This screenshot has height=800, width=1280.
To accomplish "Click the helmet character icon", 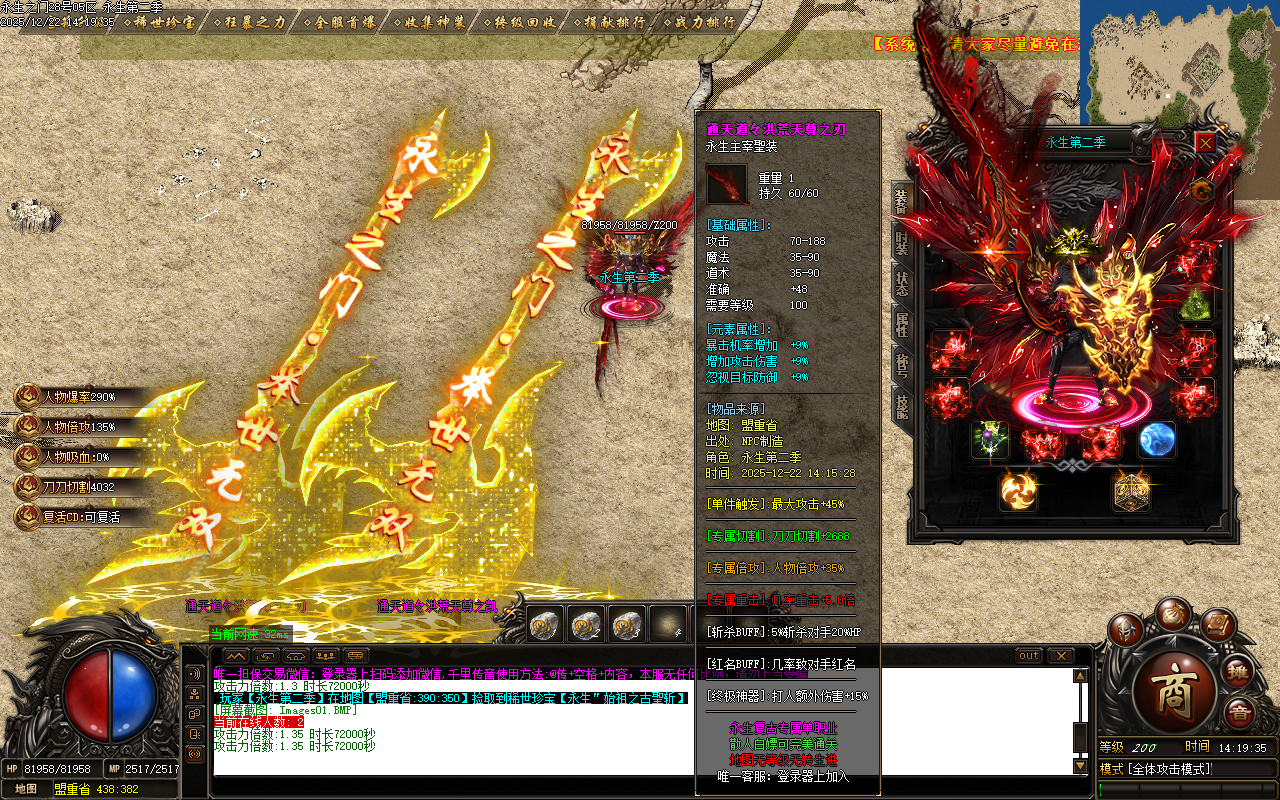I will pos(1126,631).
